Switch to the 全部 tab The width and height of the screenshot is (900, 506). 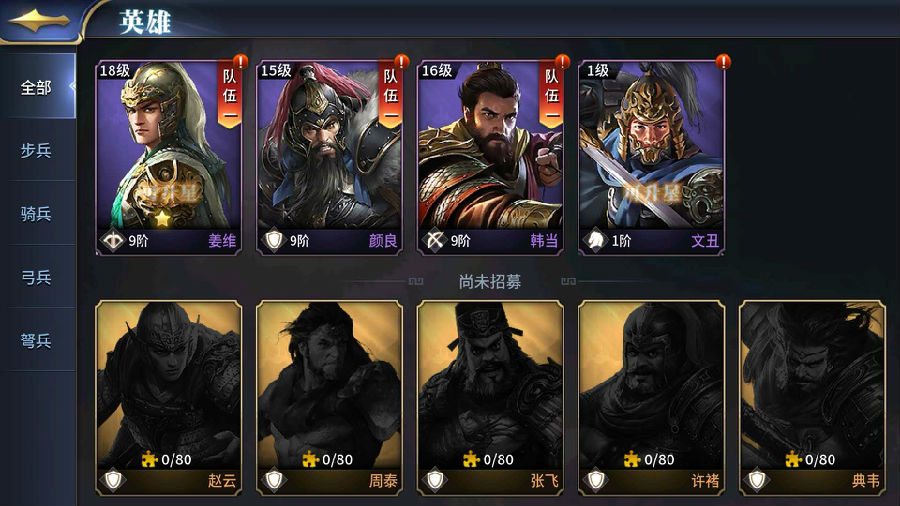[x=37, y=87]
